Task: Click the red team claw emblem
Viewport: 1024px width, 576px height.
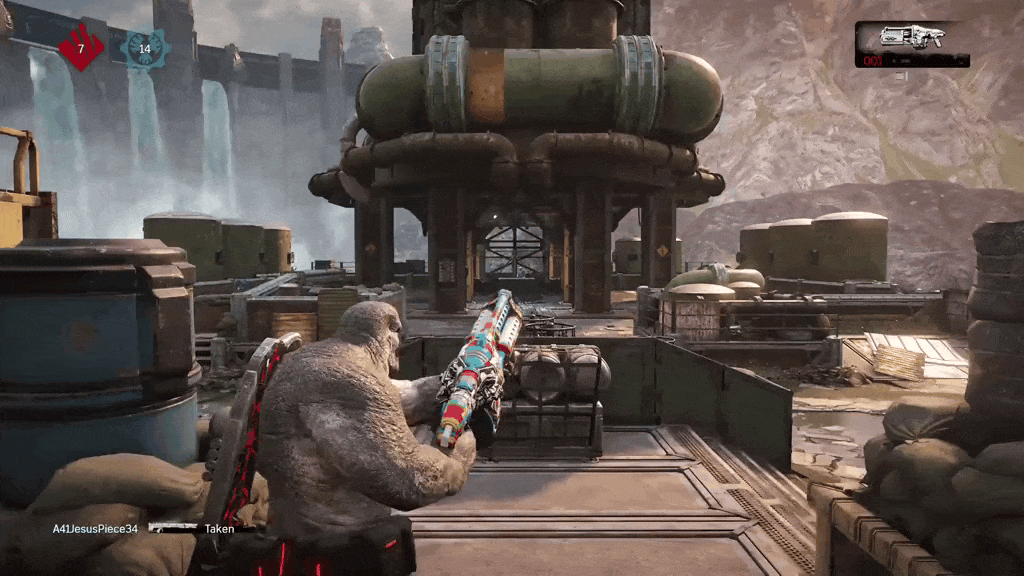Action: click(x=81, y=48)
